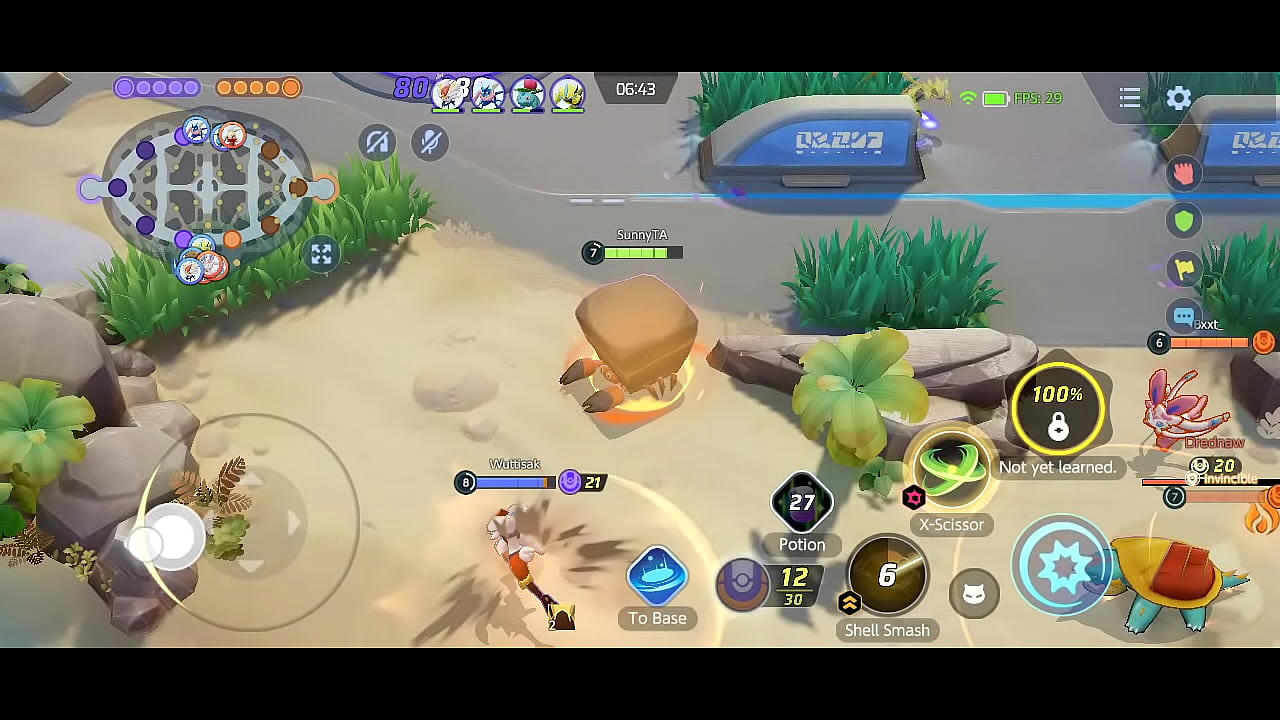Viewport: 1280px width, 720px height.
Task: Use the Potion battle item
Action: coord(802,503)
